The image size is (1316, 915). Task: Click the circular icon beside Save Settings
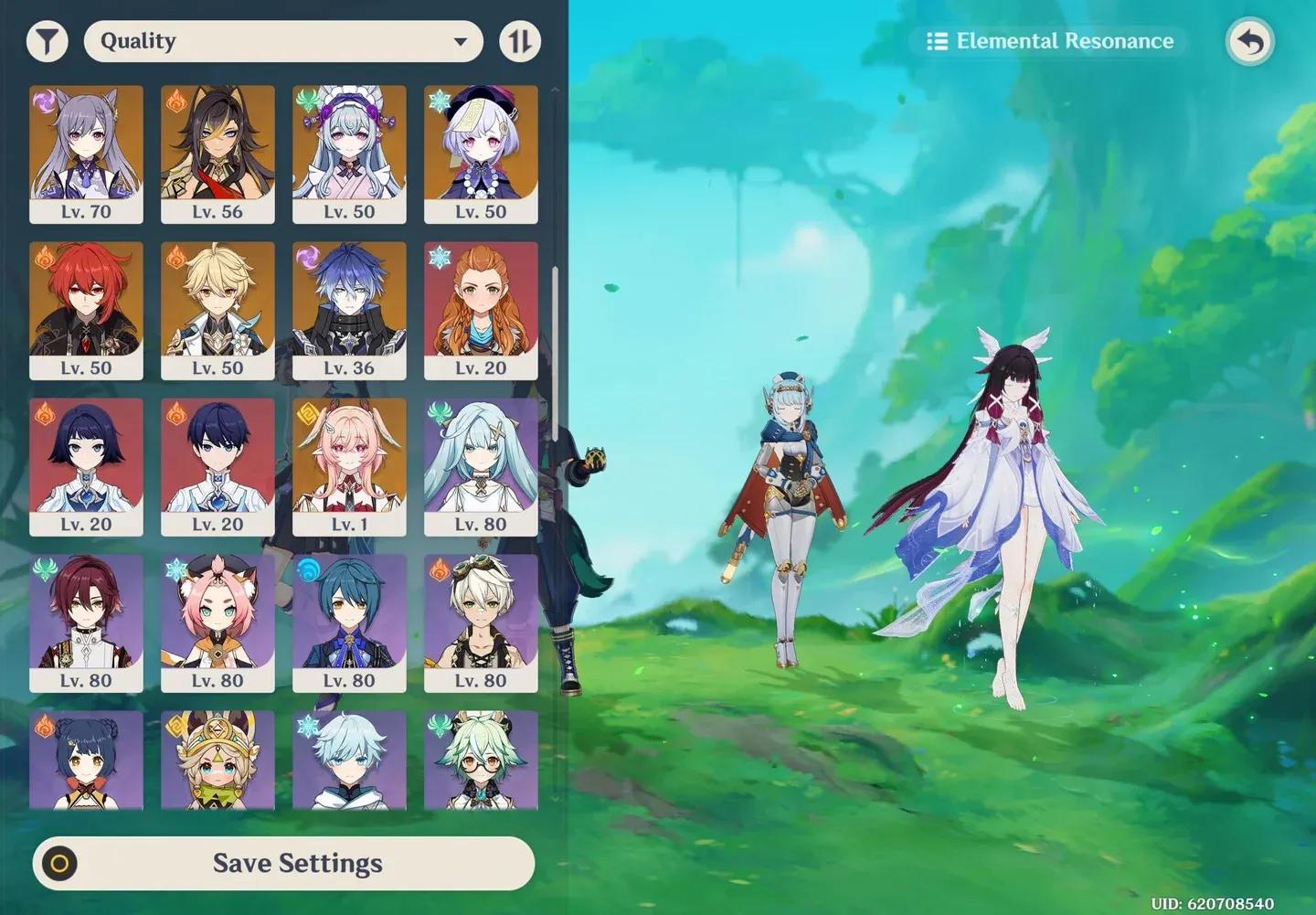pos(59,863)
